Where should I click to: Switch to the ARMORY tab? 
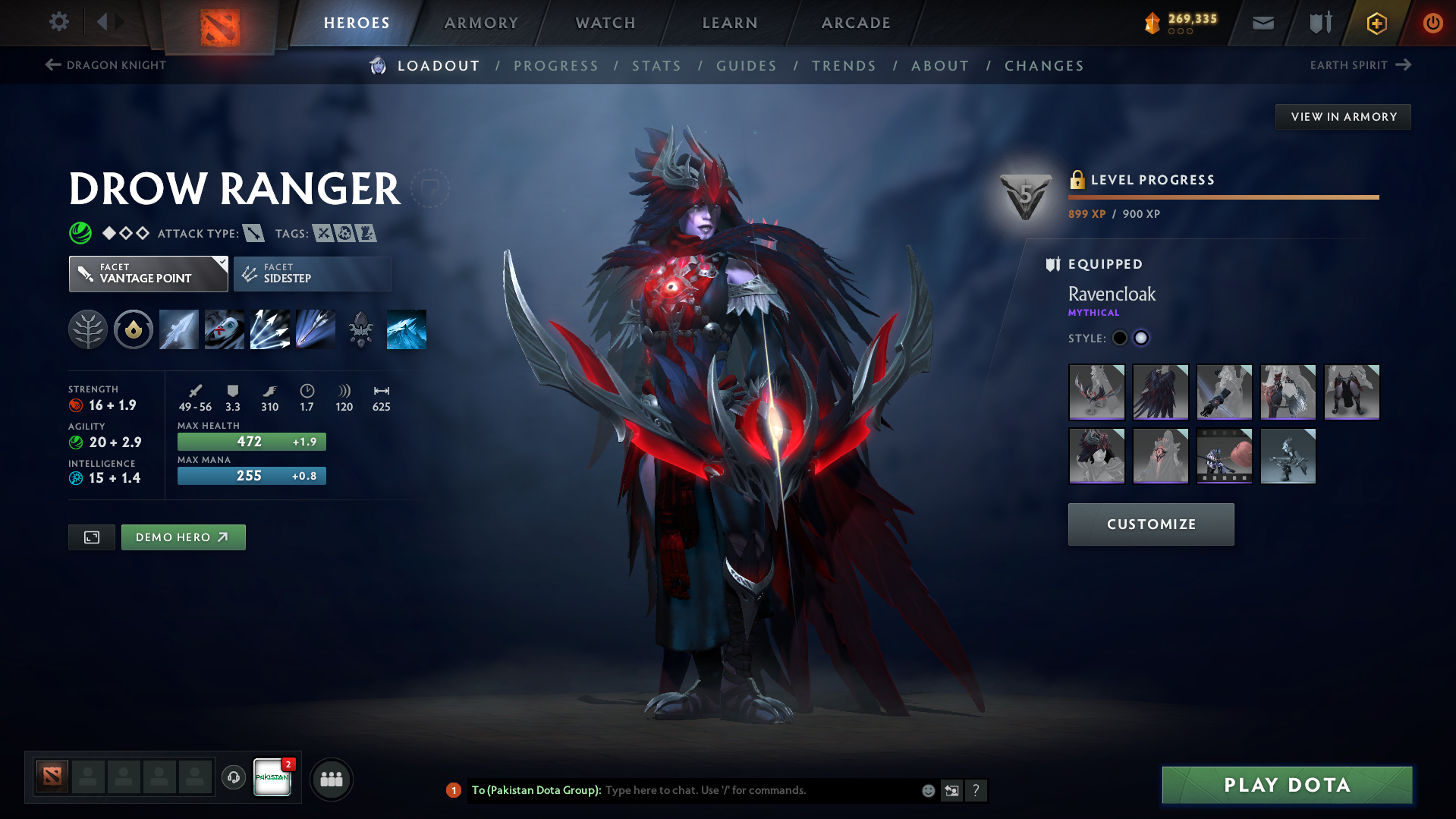coord(481,23)
